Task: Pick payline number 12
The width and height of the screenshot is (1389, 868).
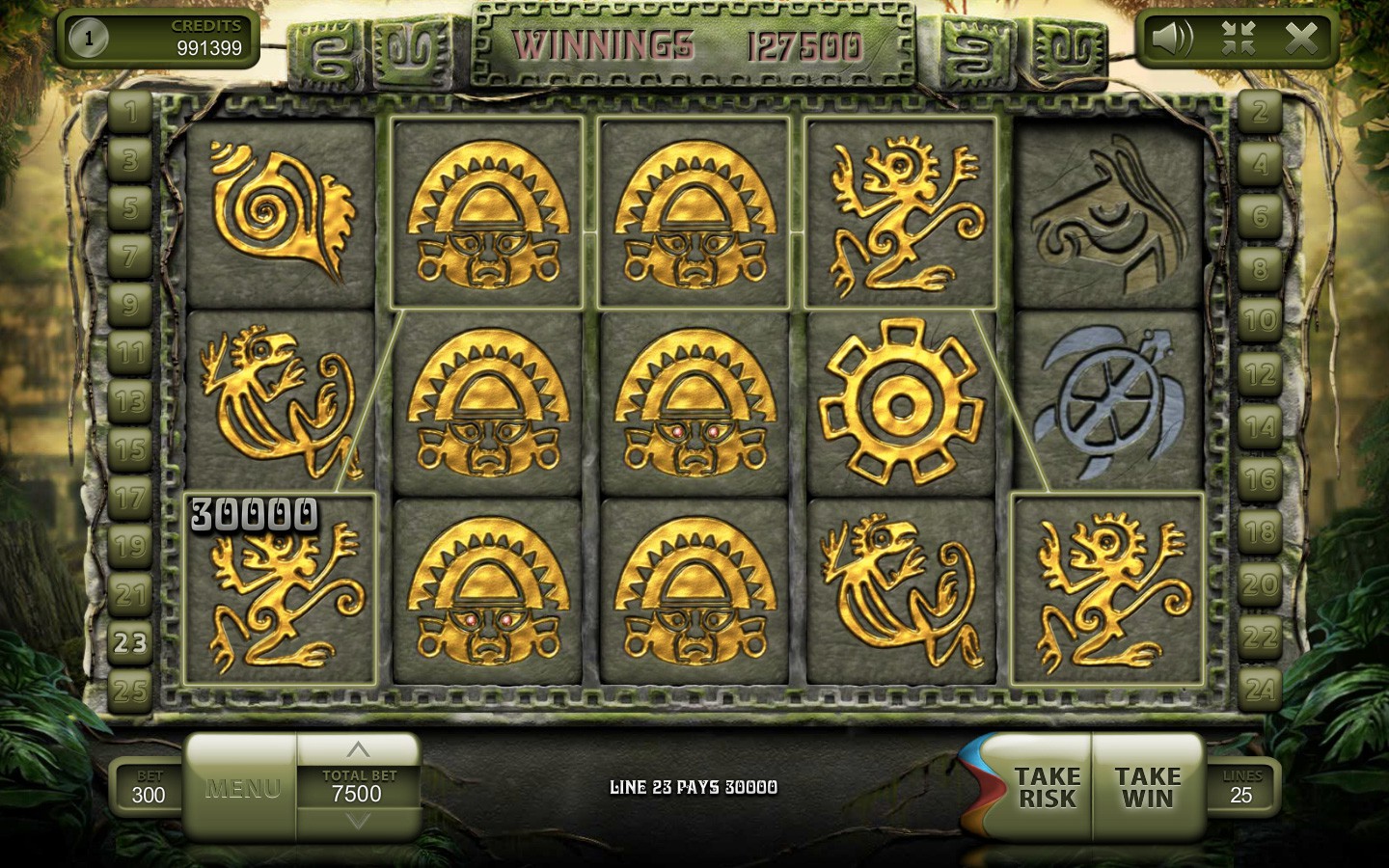Action: tap(1260, 374)
